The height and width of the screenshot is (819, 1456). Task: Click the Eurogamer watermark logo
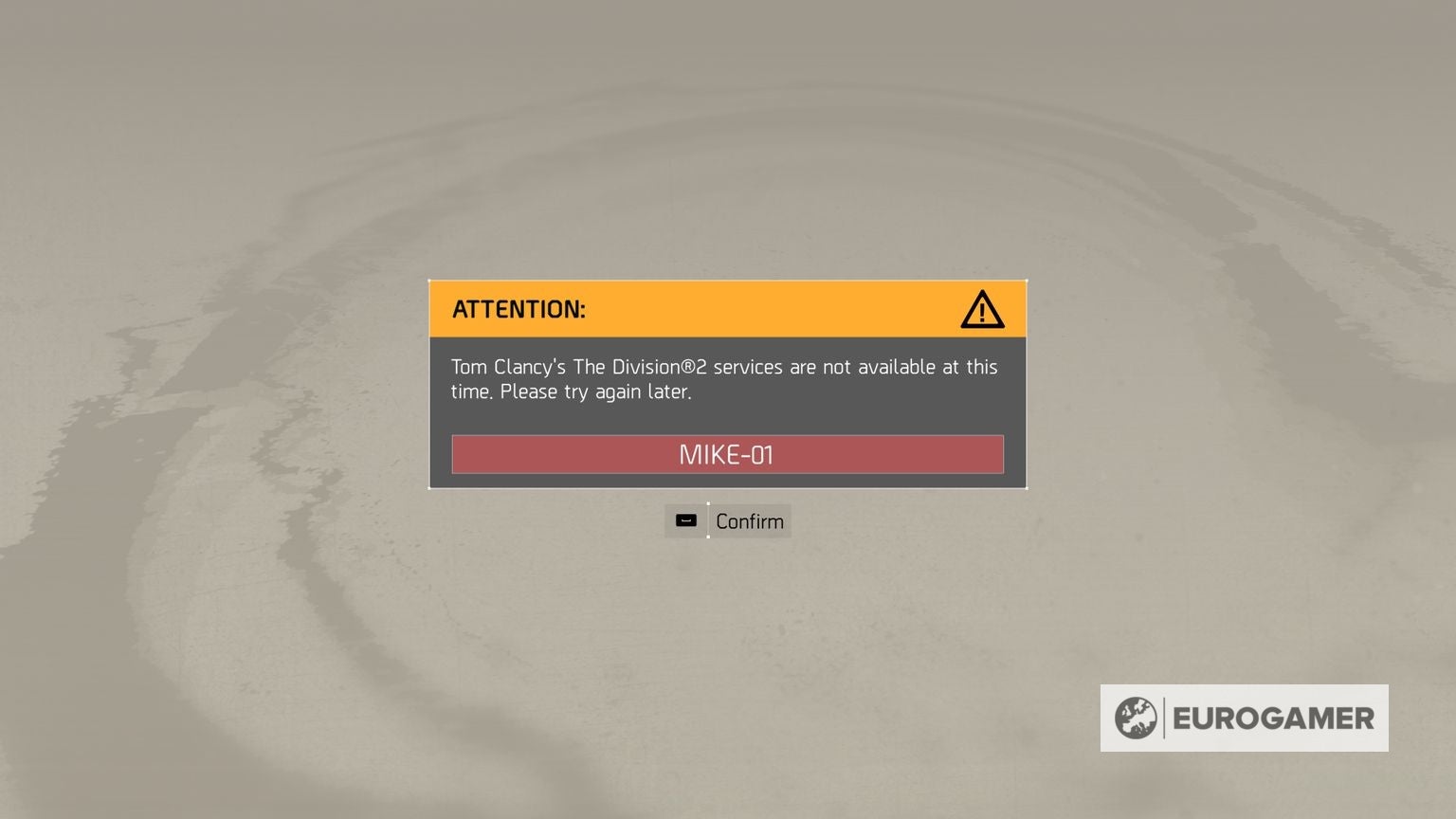click(x=1245, y=718)
